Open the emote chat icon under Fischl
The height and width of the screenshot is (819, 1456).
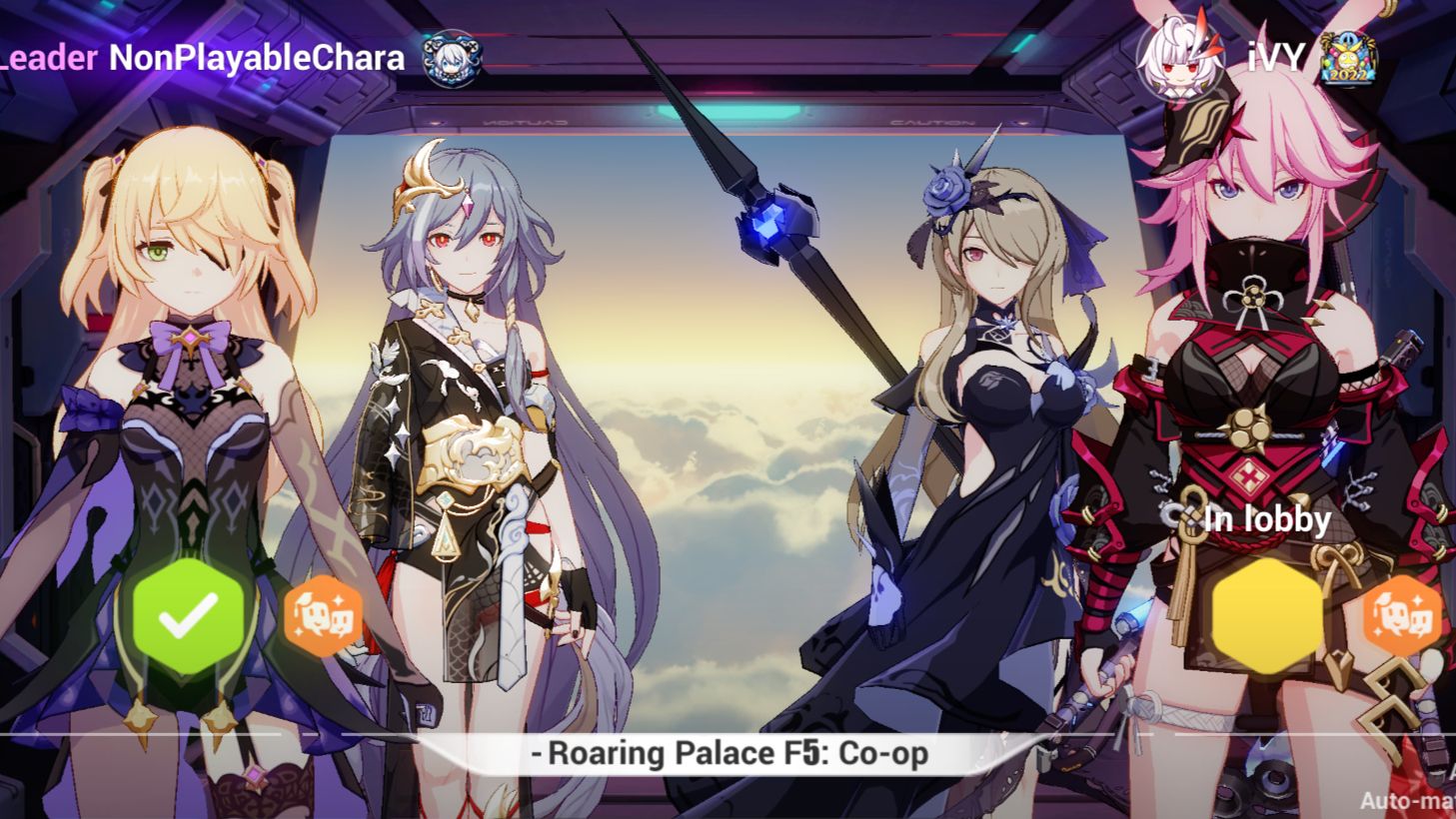tap(322, 619)
